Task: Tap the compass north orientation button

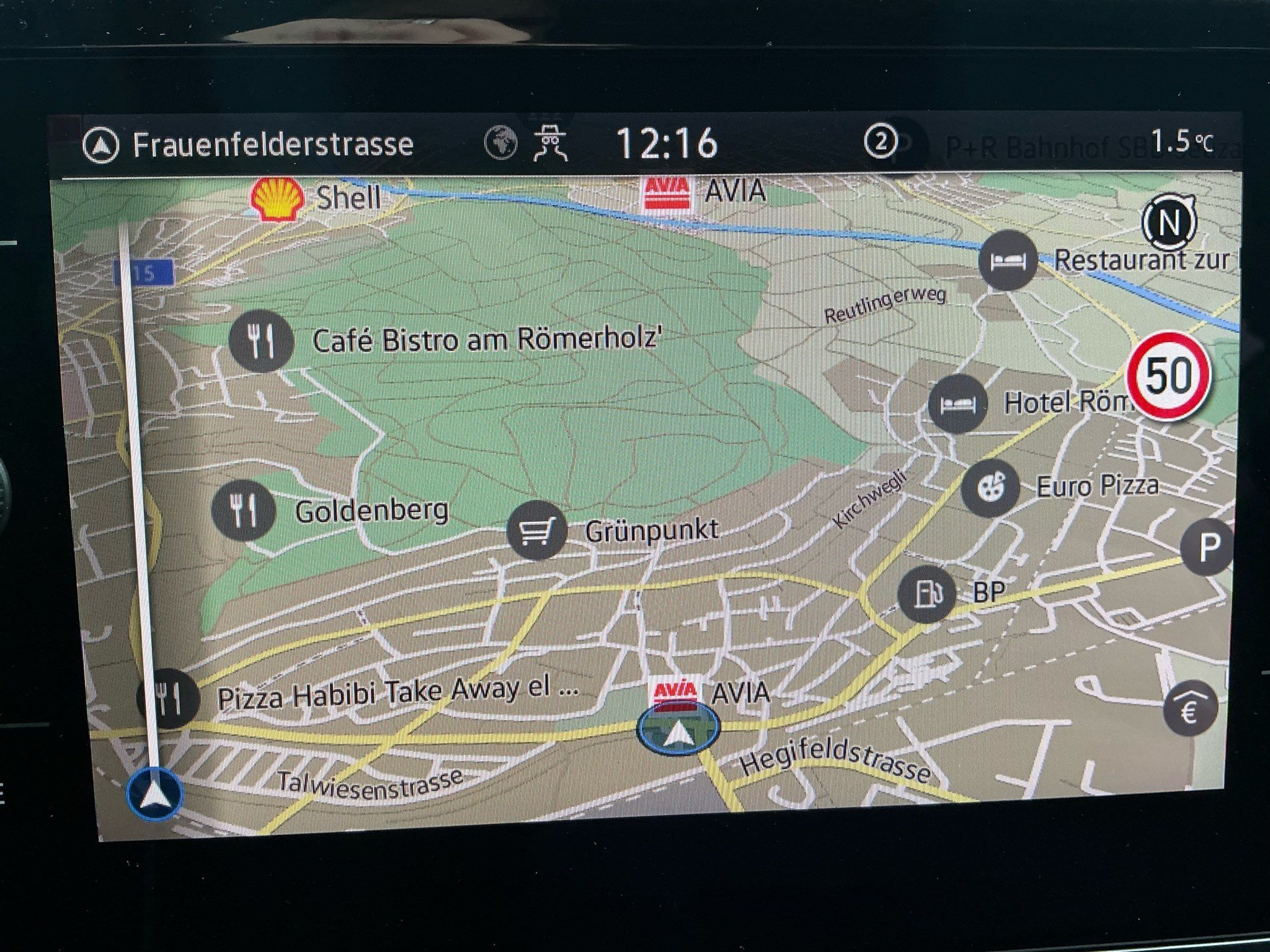Action: pyautogui.click(x=1169, y=222)
